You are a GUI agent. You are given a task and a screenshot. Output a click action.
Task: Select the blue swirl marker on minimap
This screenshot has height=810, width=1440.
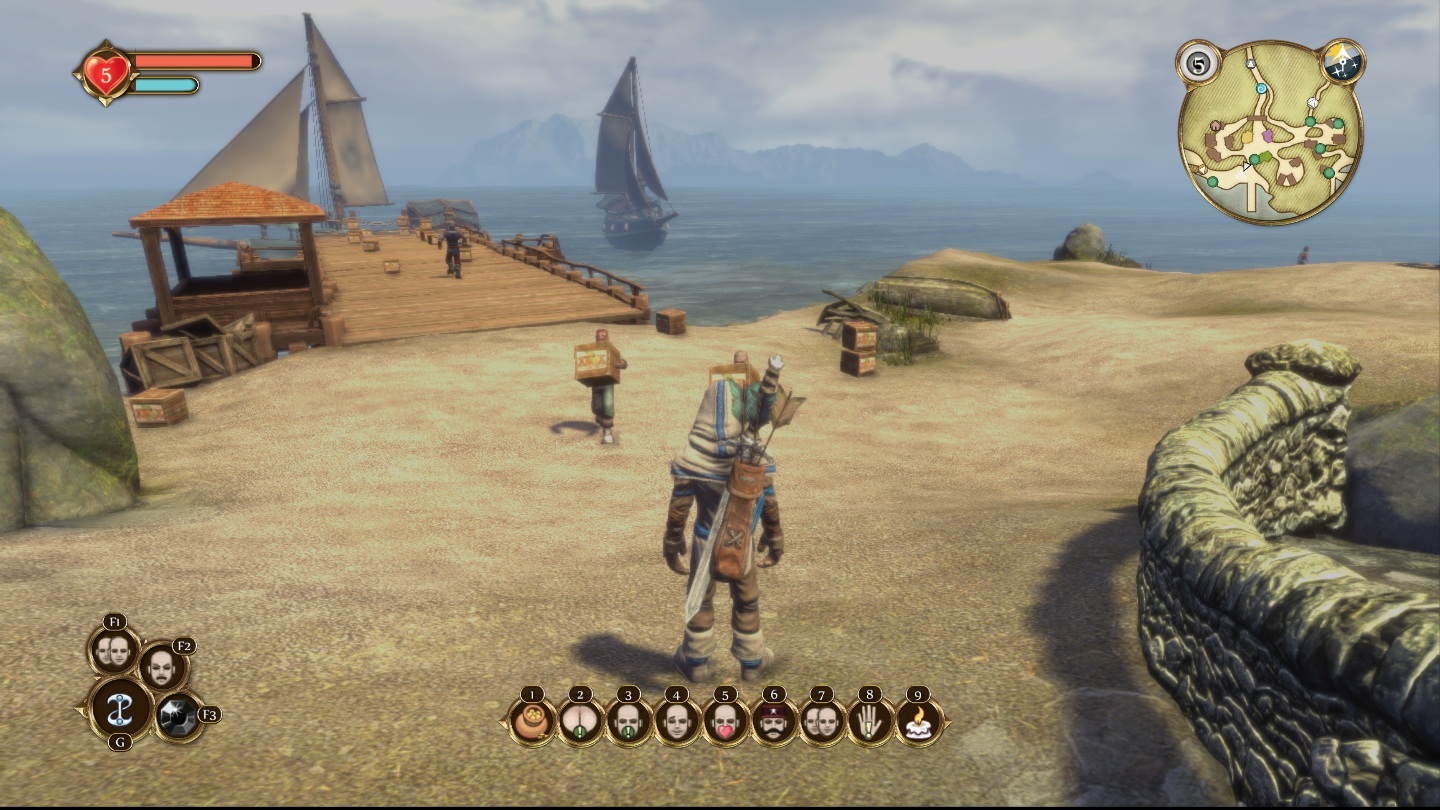[x=1262, y=89]
